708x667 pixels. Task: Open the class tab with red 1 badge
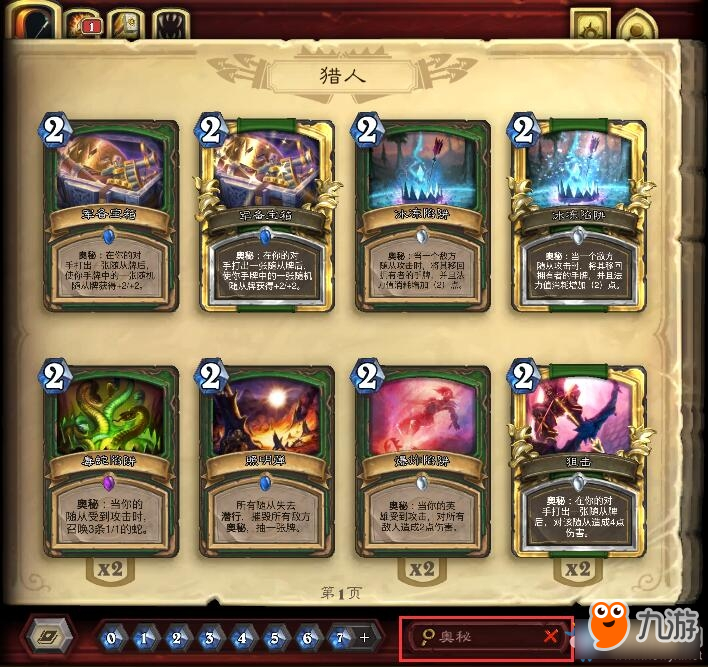pos(82,24)
